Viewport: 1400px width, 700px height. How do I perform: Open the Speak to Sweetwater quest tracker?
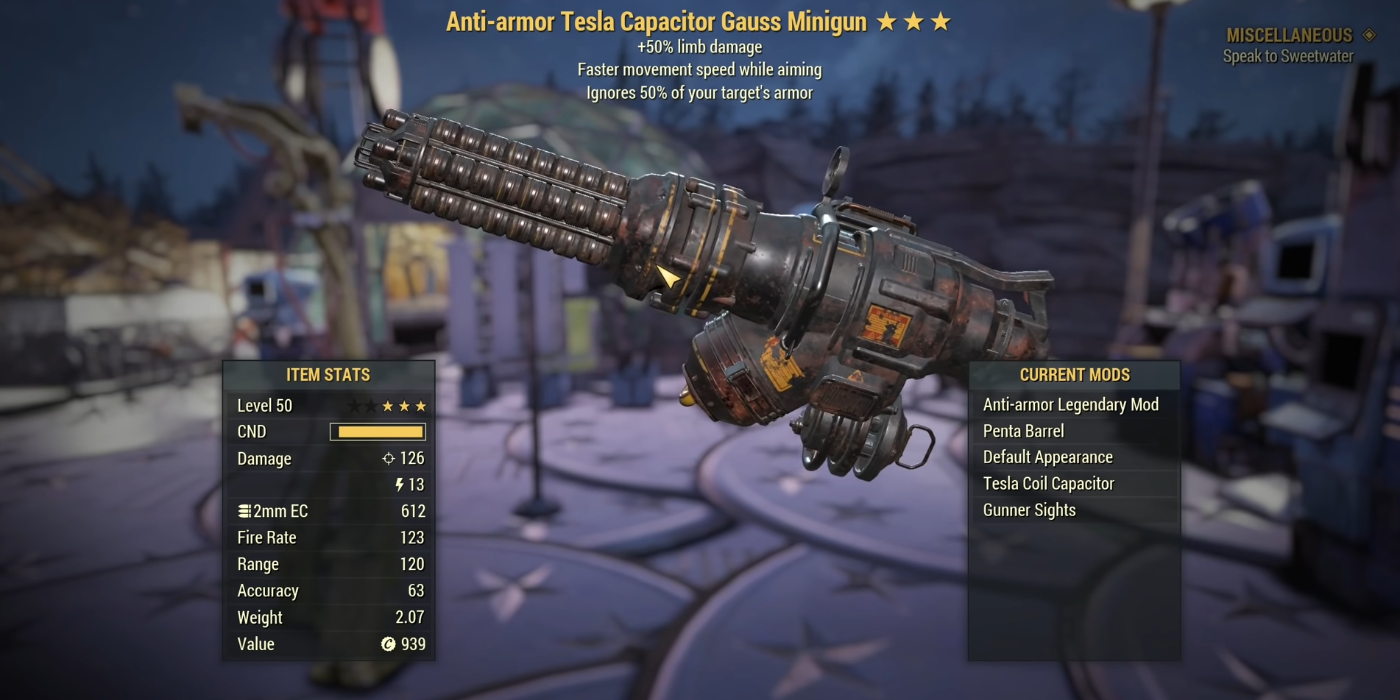(x=1288, y=56)
